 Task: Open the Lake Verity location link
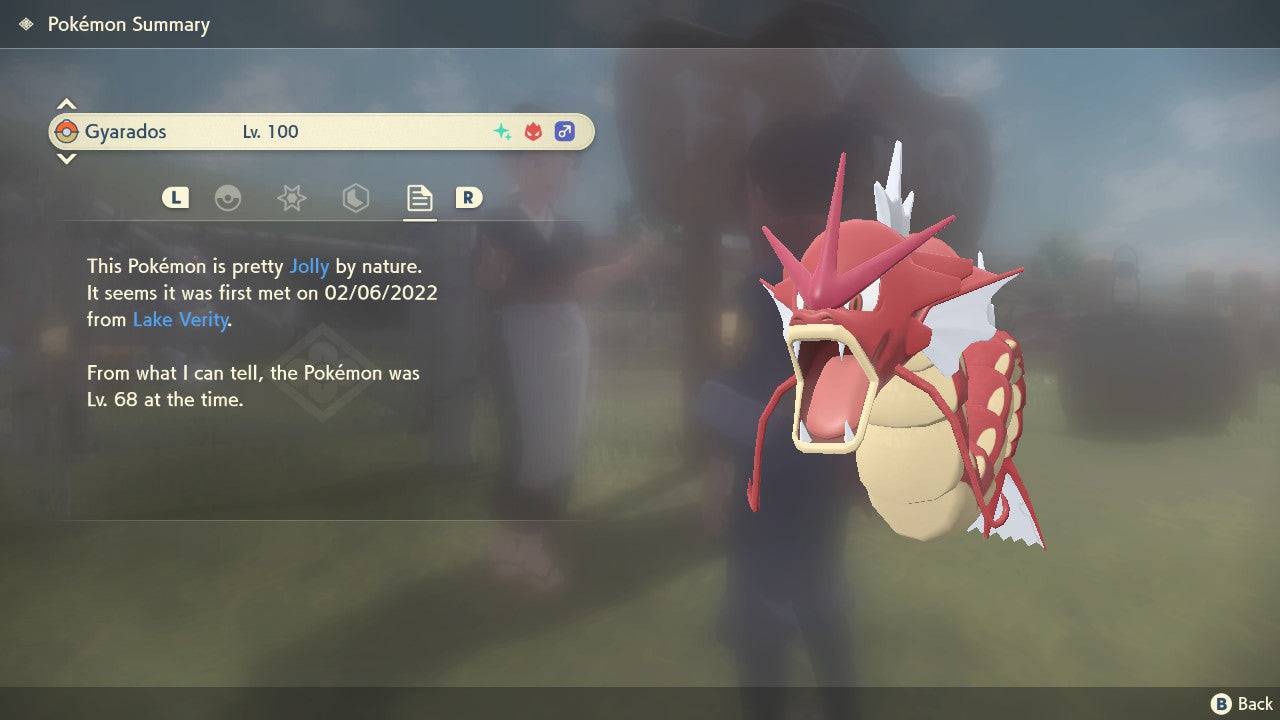tap(180, 320)
